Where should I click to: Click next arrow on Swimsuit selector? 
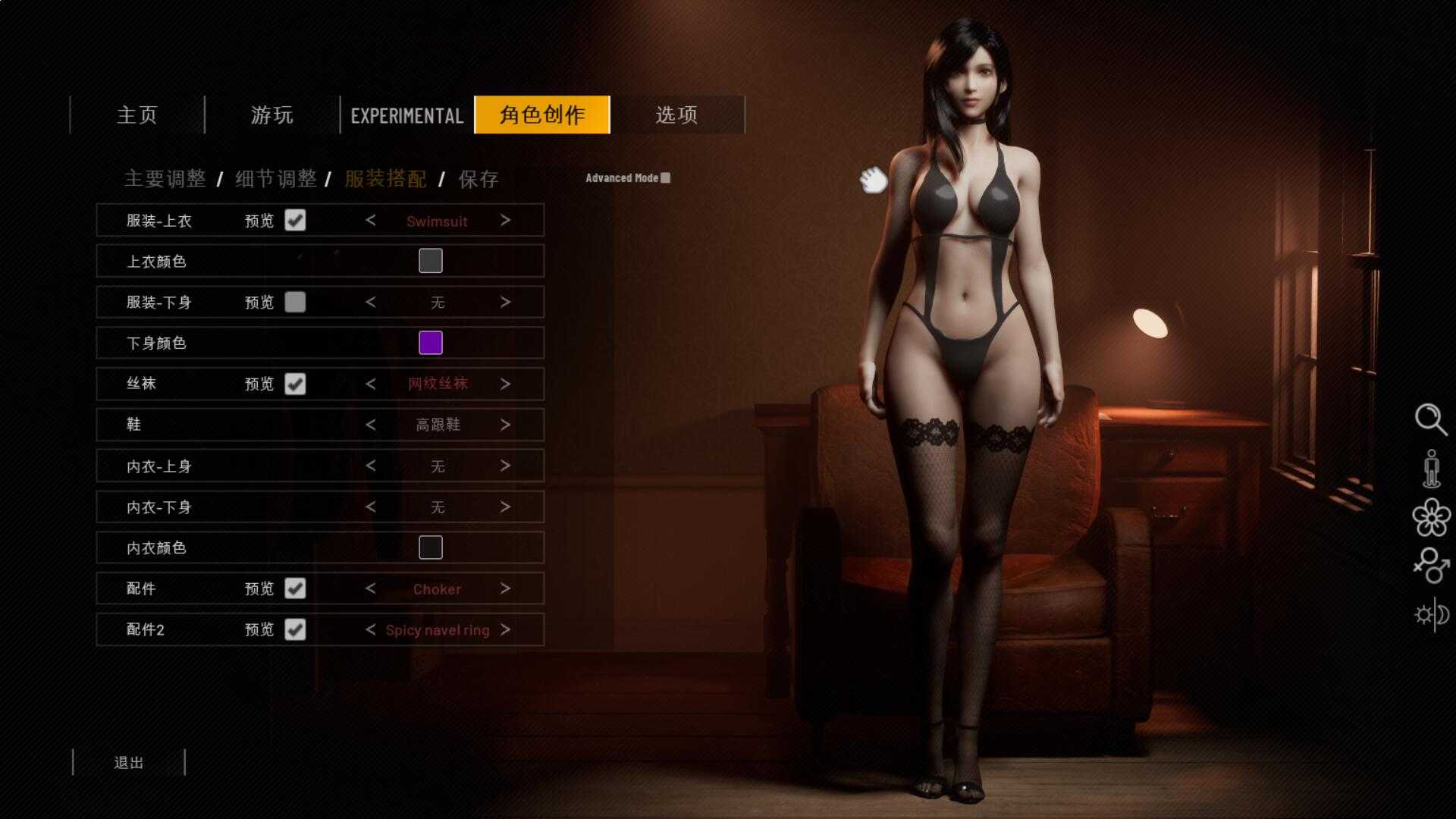pyautogui.click(x=506, y=221)
